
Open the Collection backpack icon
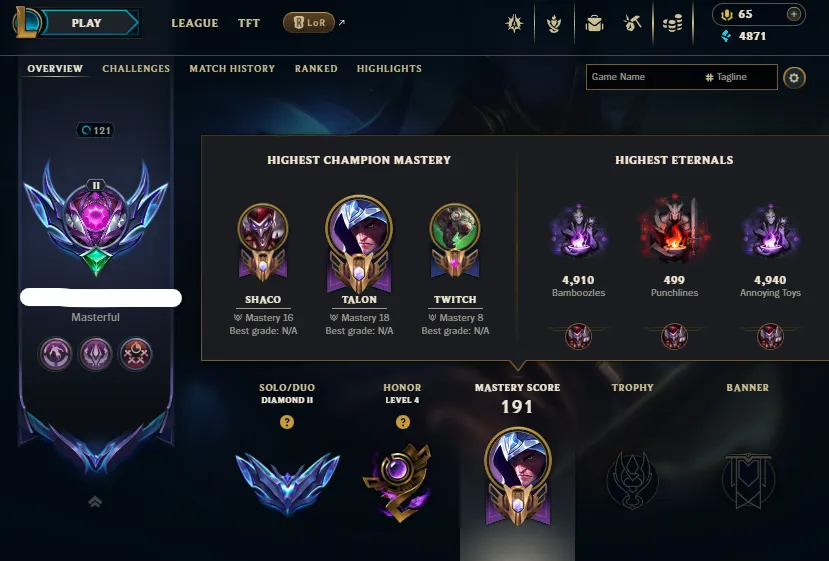click(595, 22)
